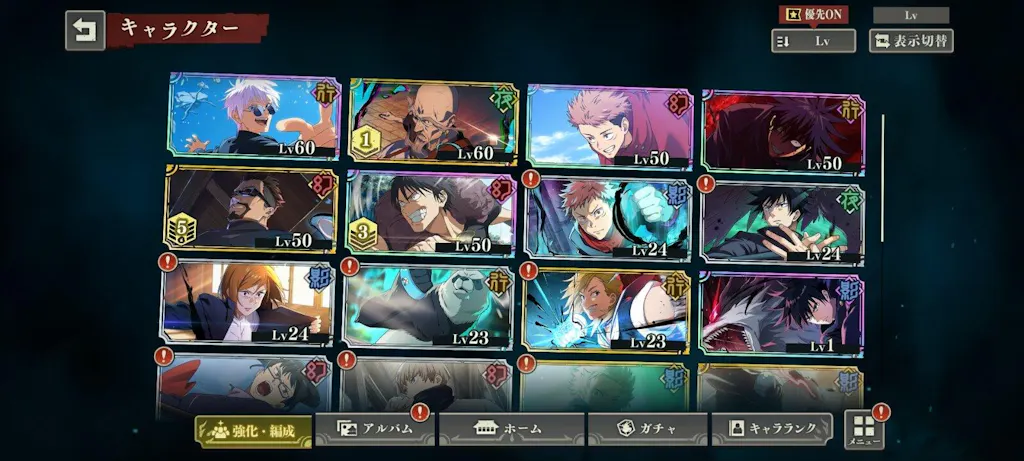
Task: Choose the spiky-haired Fushiguro Lv24 card
Action: [783, 224]
